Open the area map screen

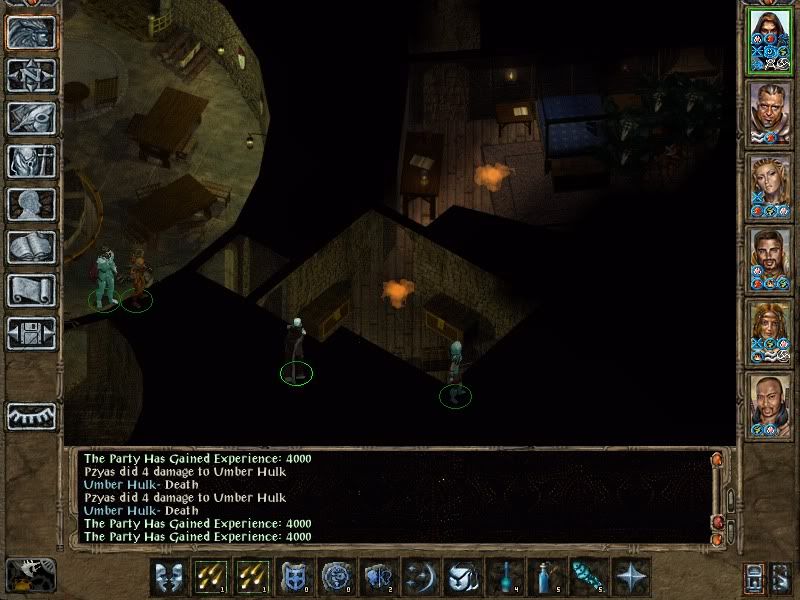(x=31, y=75)
